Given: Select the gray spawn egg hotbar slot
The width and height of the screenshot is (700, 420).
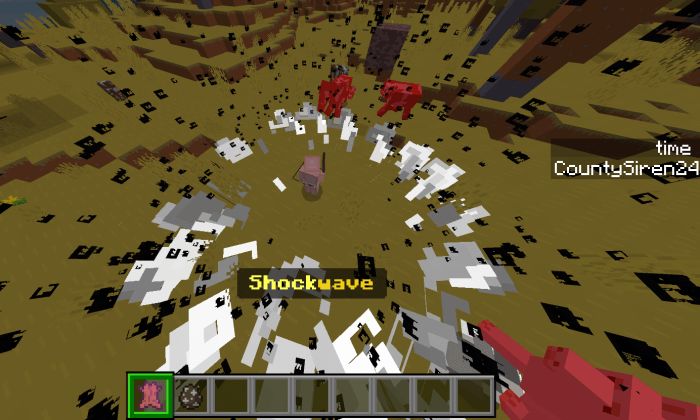Looking at the screenshot, I should click(191, 393).
